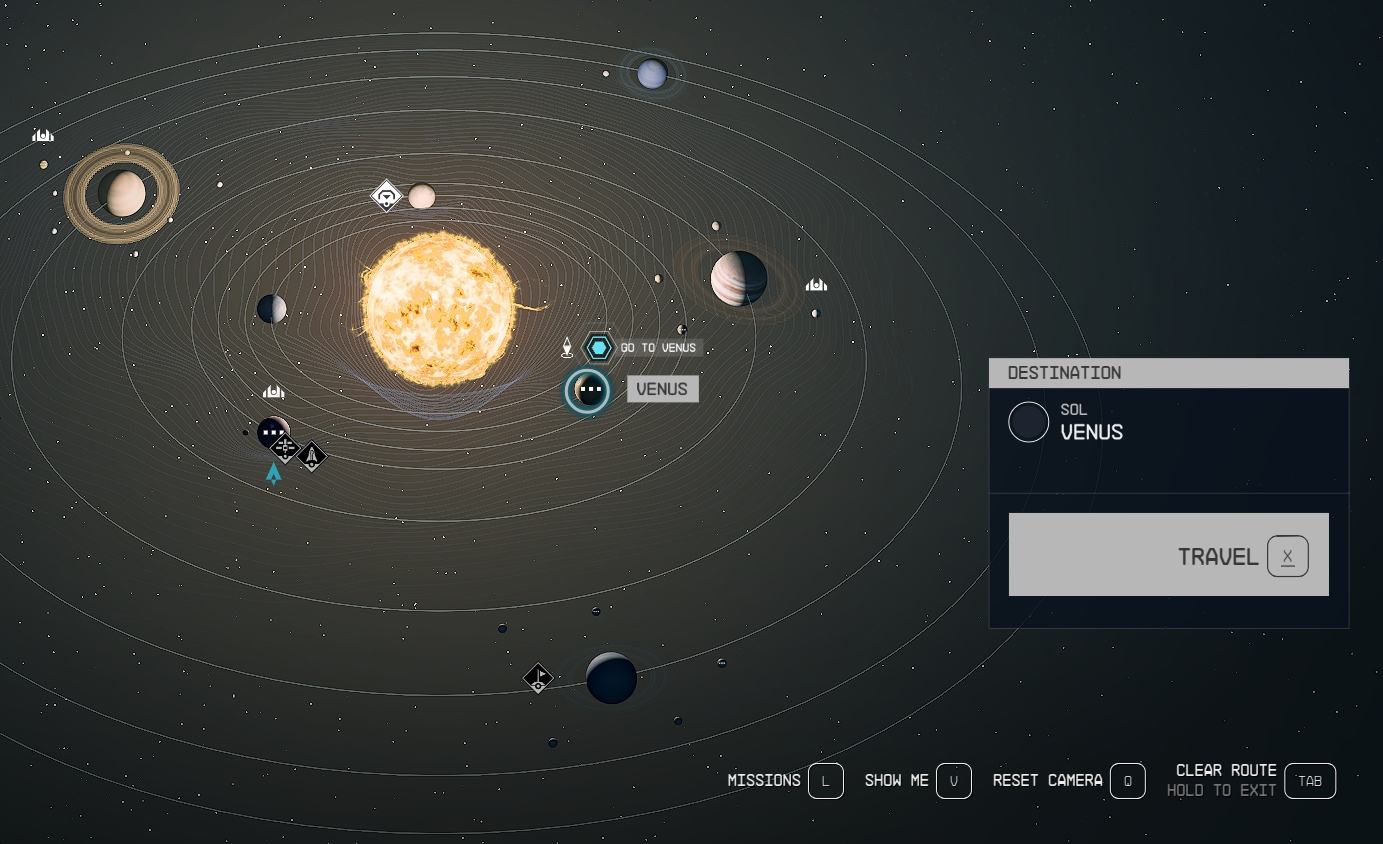The height and width of the screenshot is (844, 1383).
Task: Travel to the Venus destination
Action: point(1168,555)
